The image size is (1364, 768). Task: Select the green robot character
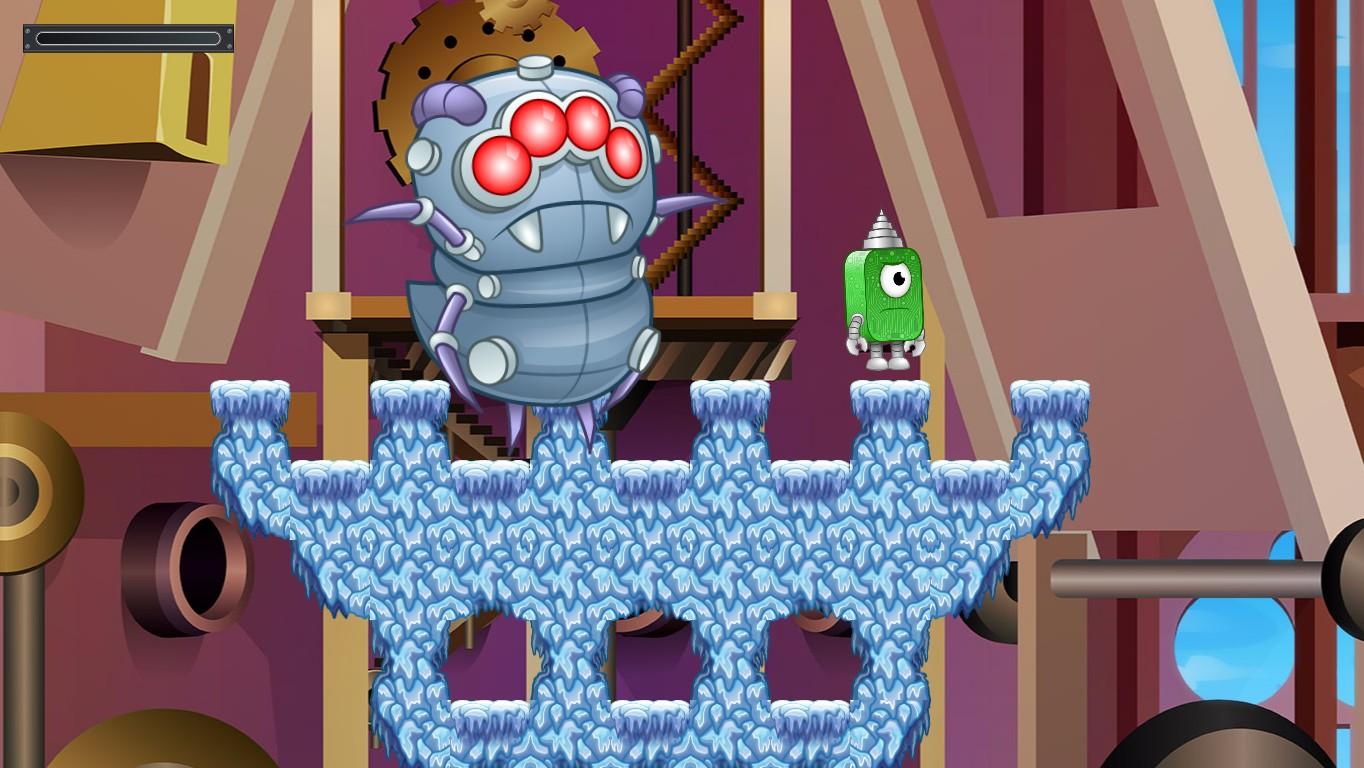(x=880, y=300)
